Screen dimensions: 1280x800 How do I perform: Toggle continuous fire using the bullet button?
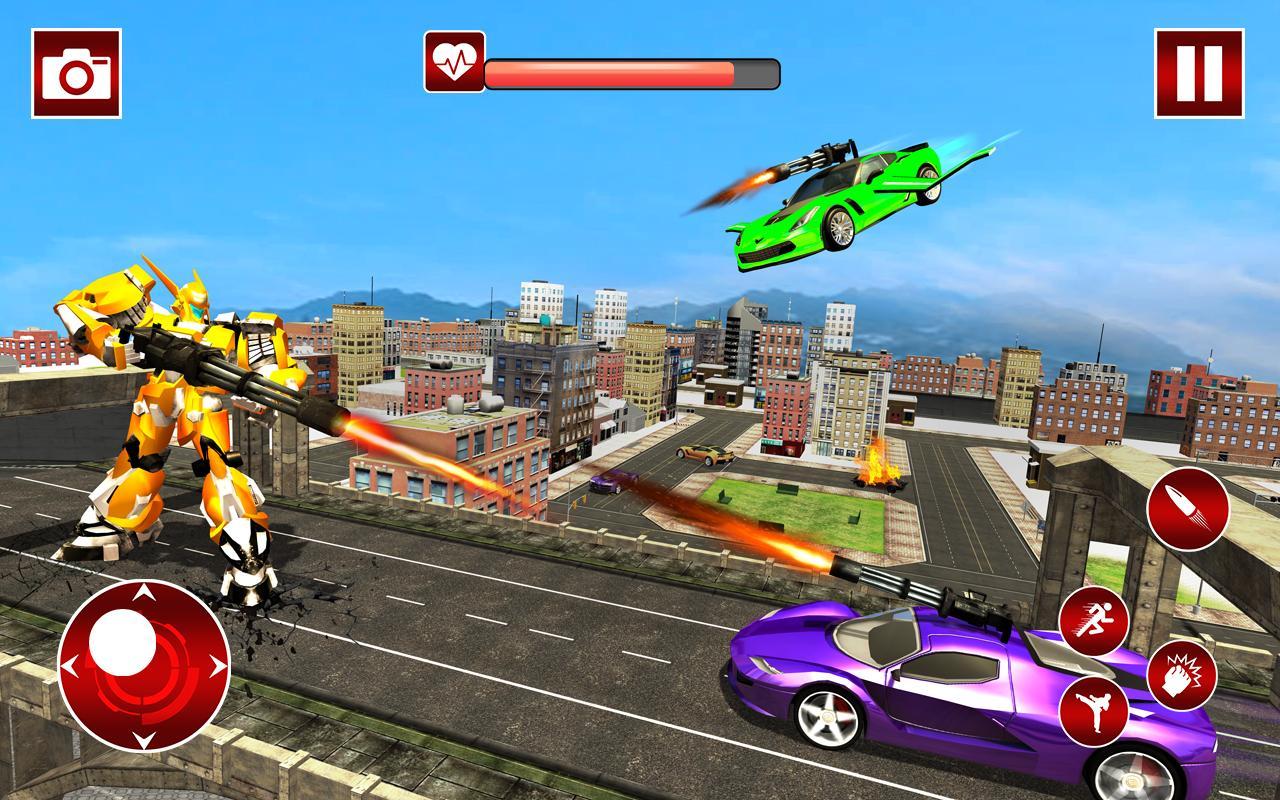click(x=1190, y=510)
